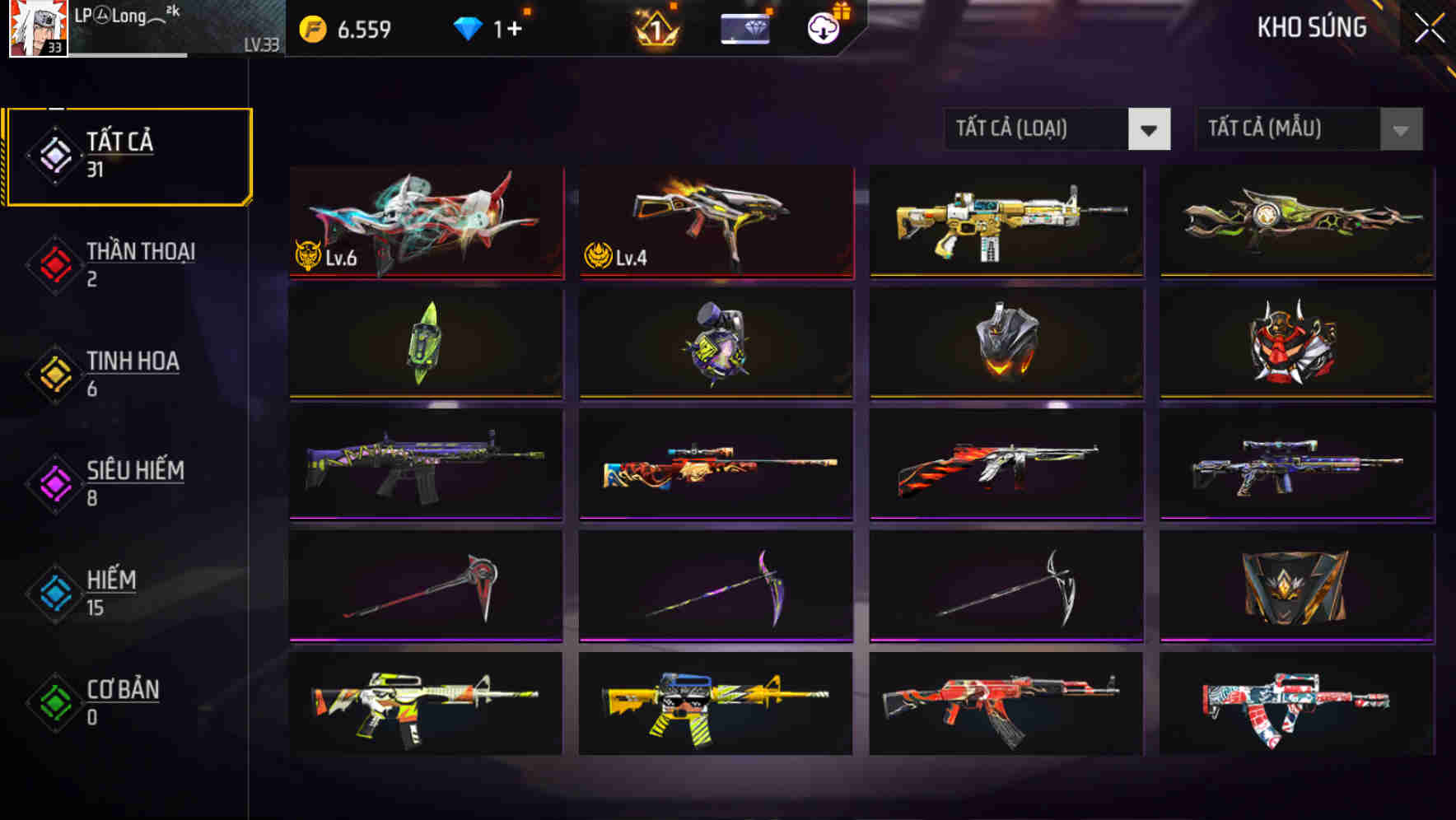
Task: Click the green CƠ BẢN gem icon
Action: click(x=54, y=702)
